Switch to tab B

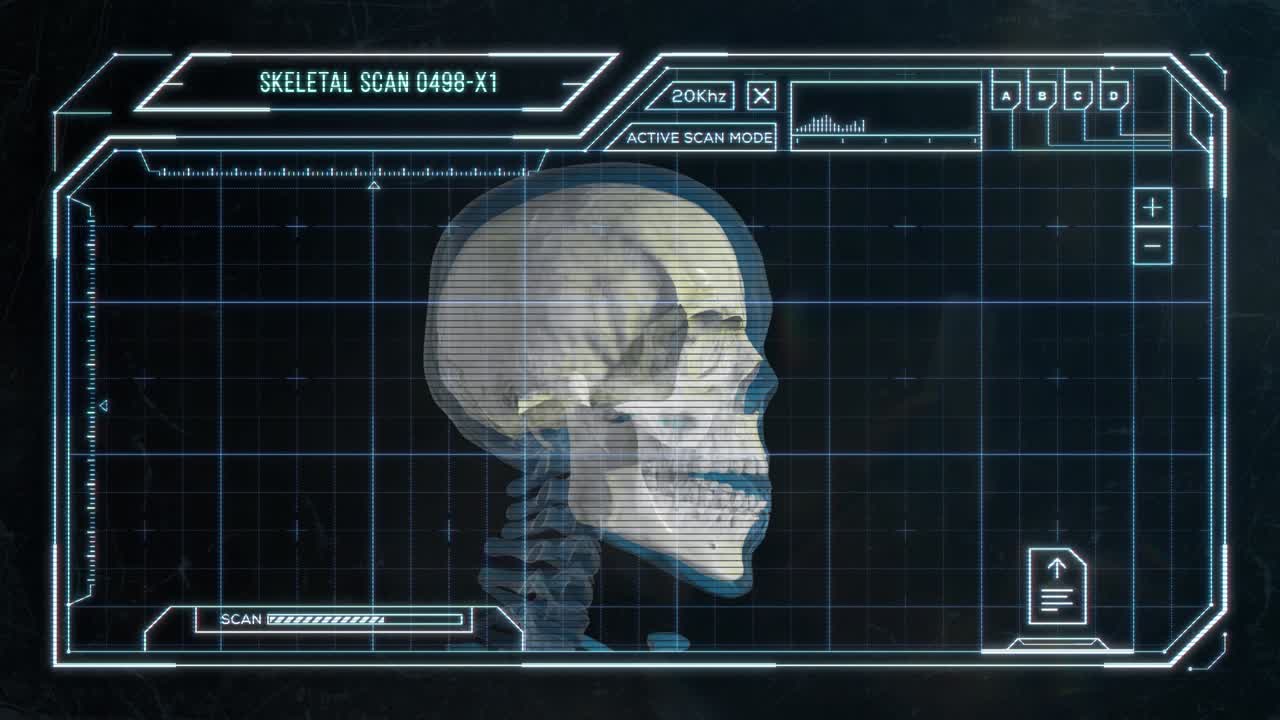1042,97
